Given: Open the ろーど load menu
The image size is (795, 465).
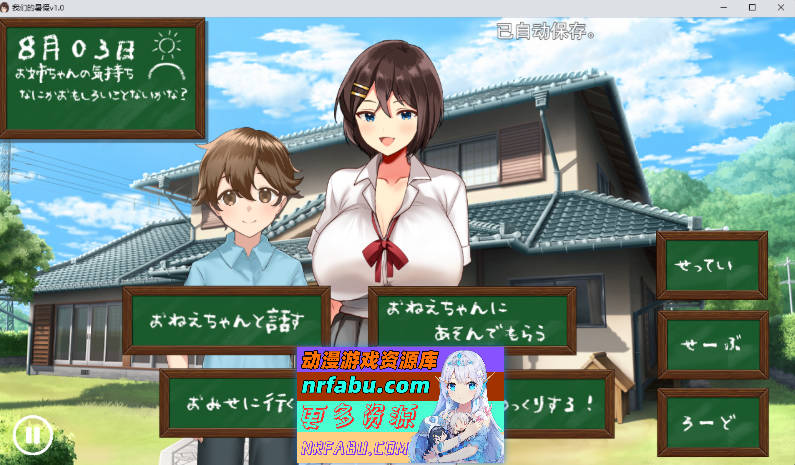Looking at the screenshot, I should 712,422.
